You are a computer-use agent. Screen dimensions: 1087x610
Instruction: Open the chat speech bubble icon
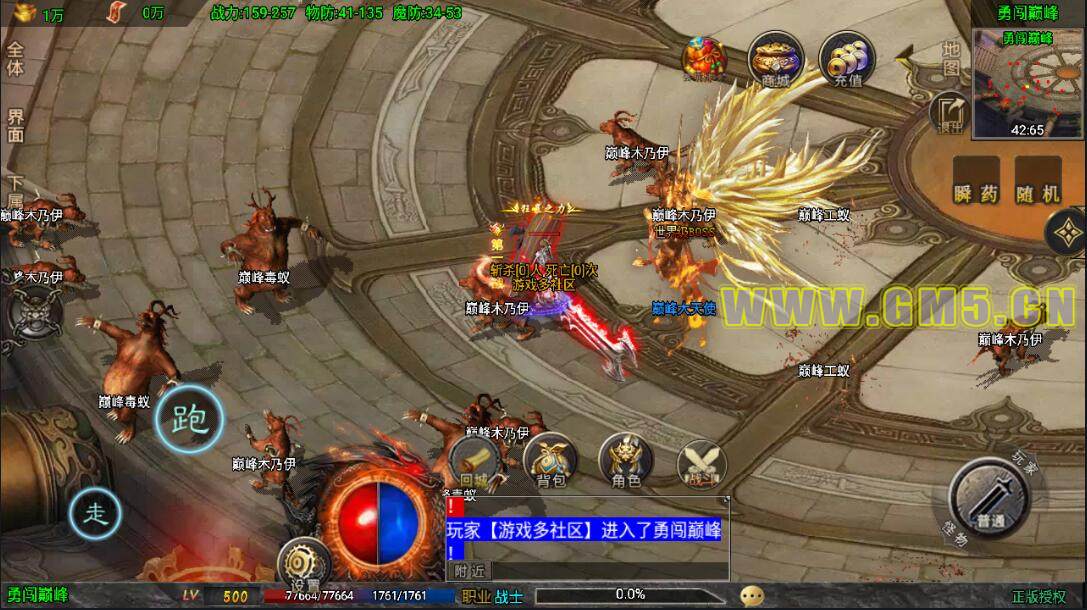(751, 596)
